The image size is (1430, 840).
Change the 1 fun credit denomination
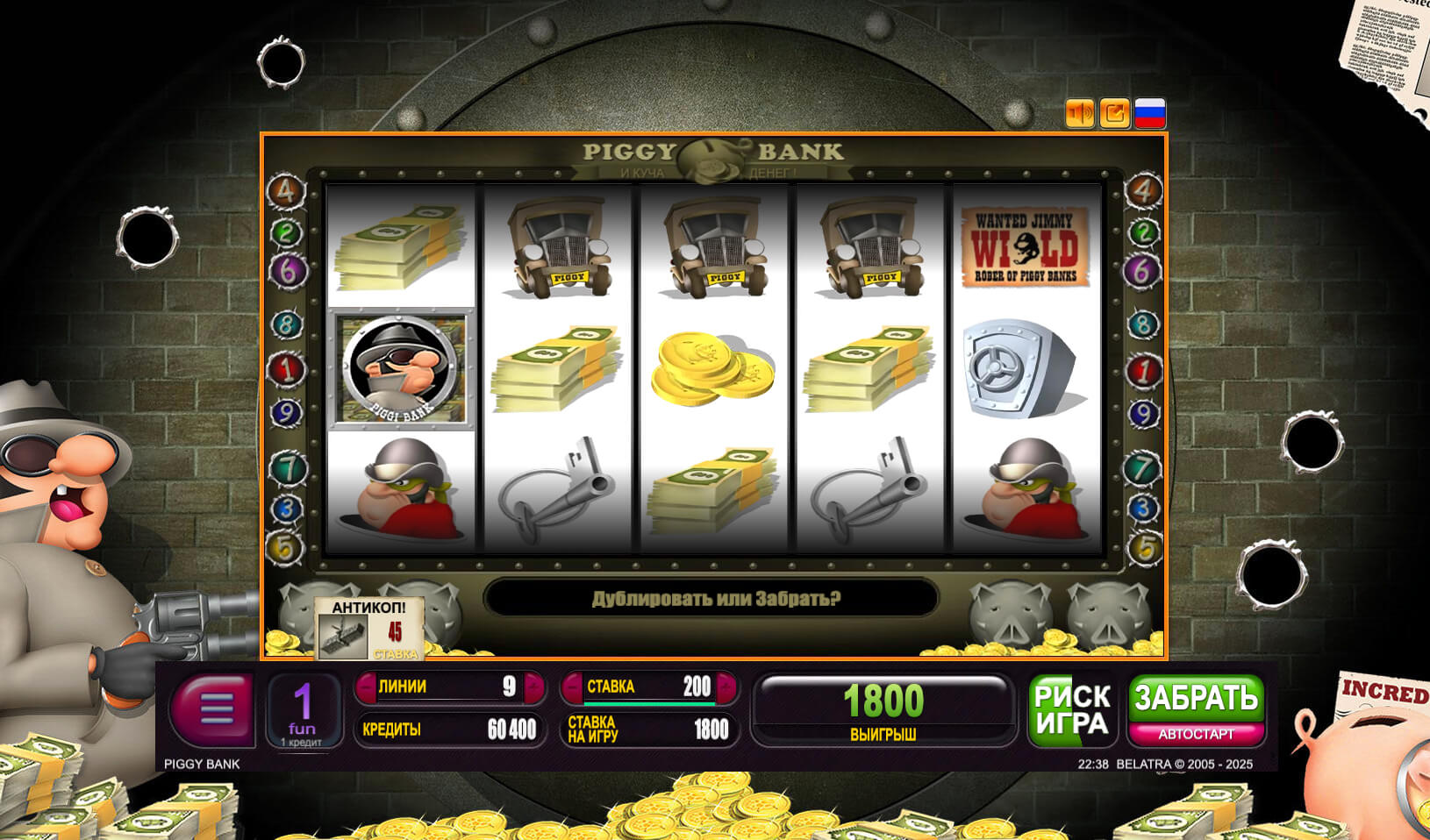pyautogui.click(x=303, y=710)
